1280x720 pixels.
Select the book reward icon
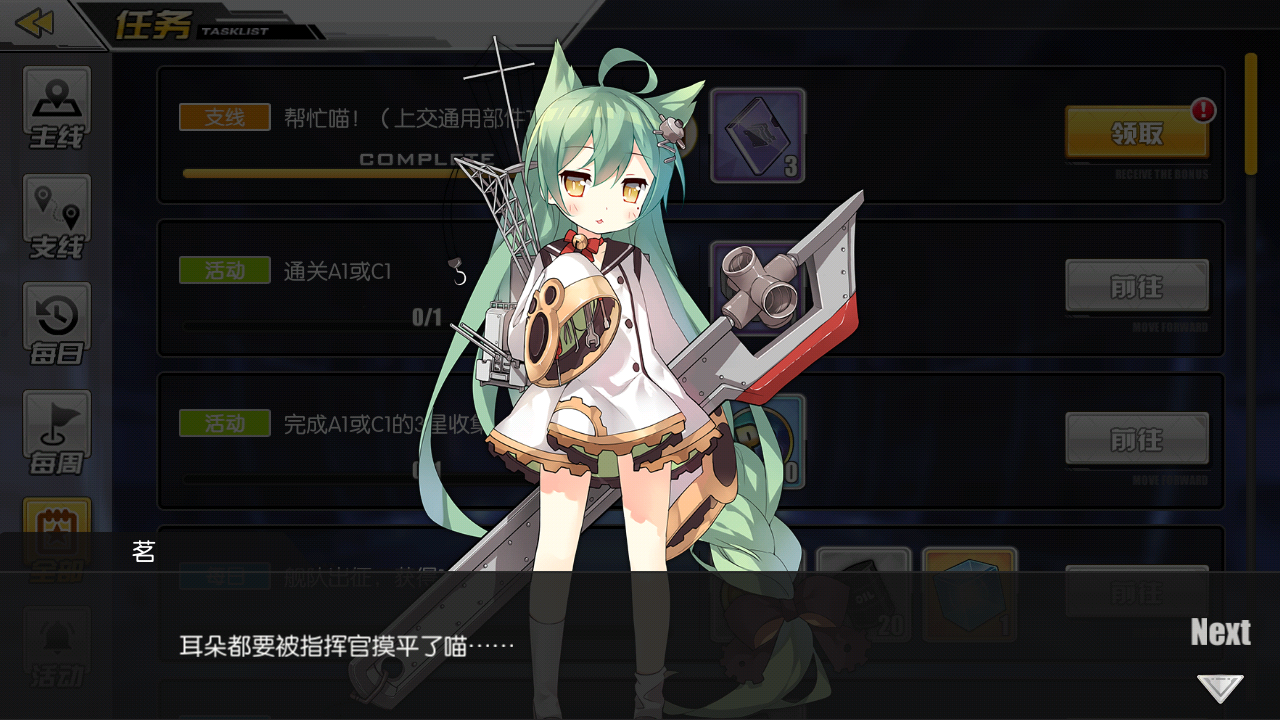point(757,135)
